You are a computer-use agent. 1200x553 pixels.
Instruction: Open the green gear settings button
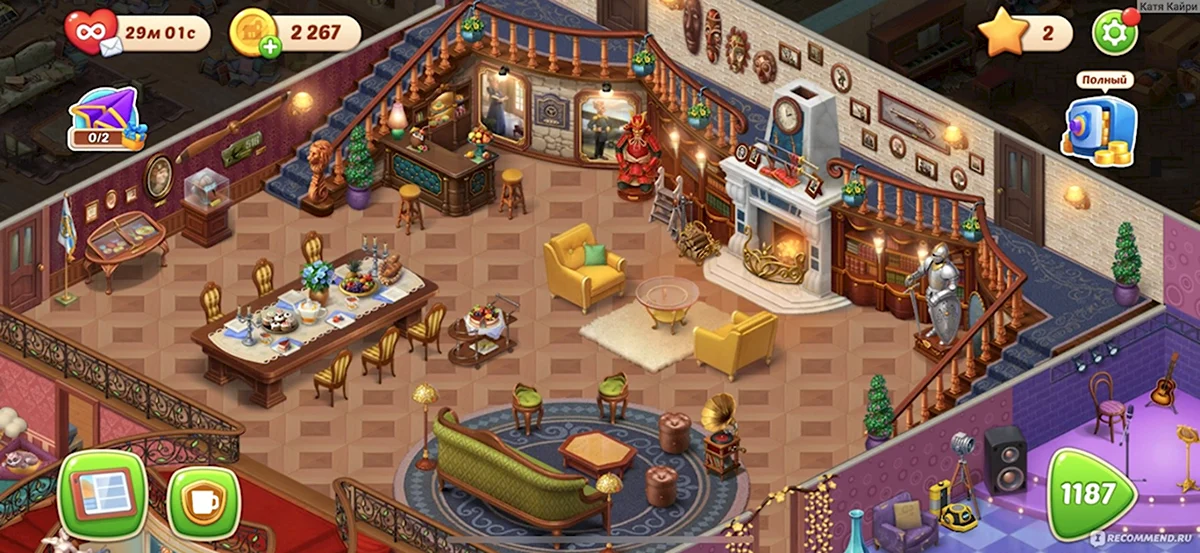pyautogui.click(x=1113, y=33)
